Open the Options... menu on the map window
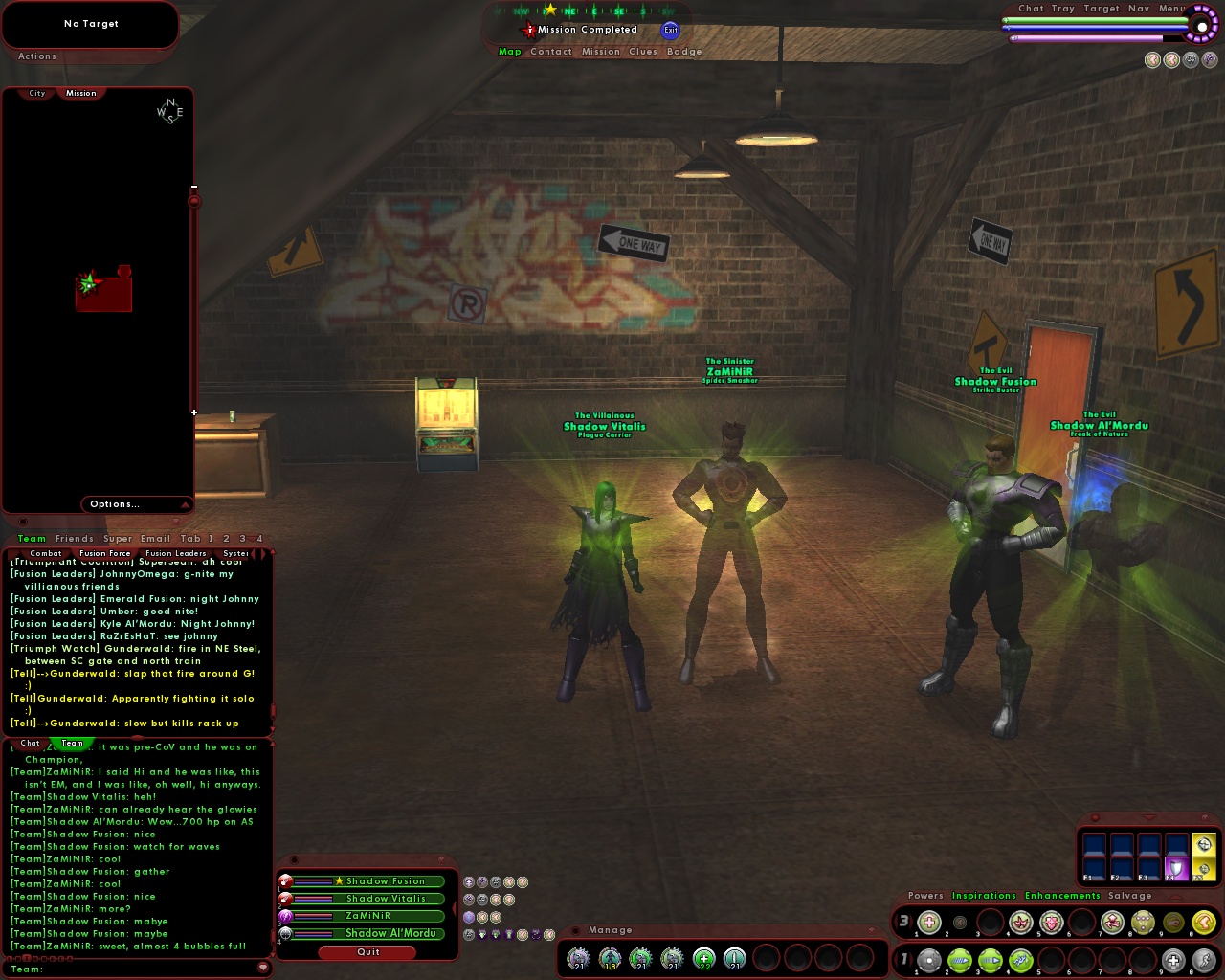Screen dimensions: 1225x980 (x=115, y=504)
